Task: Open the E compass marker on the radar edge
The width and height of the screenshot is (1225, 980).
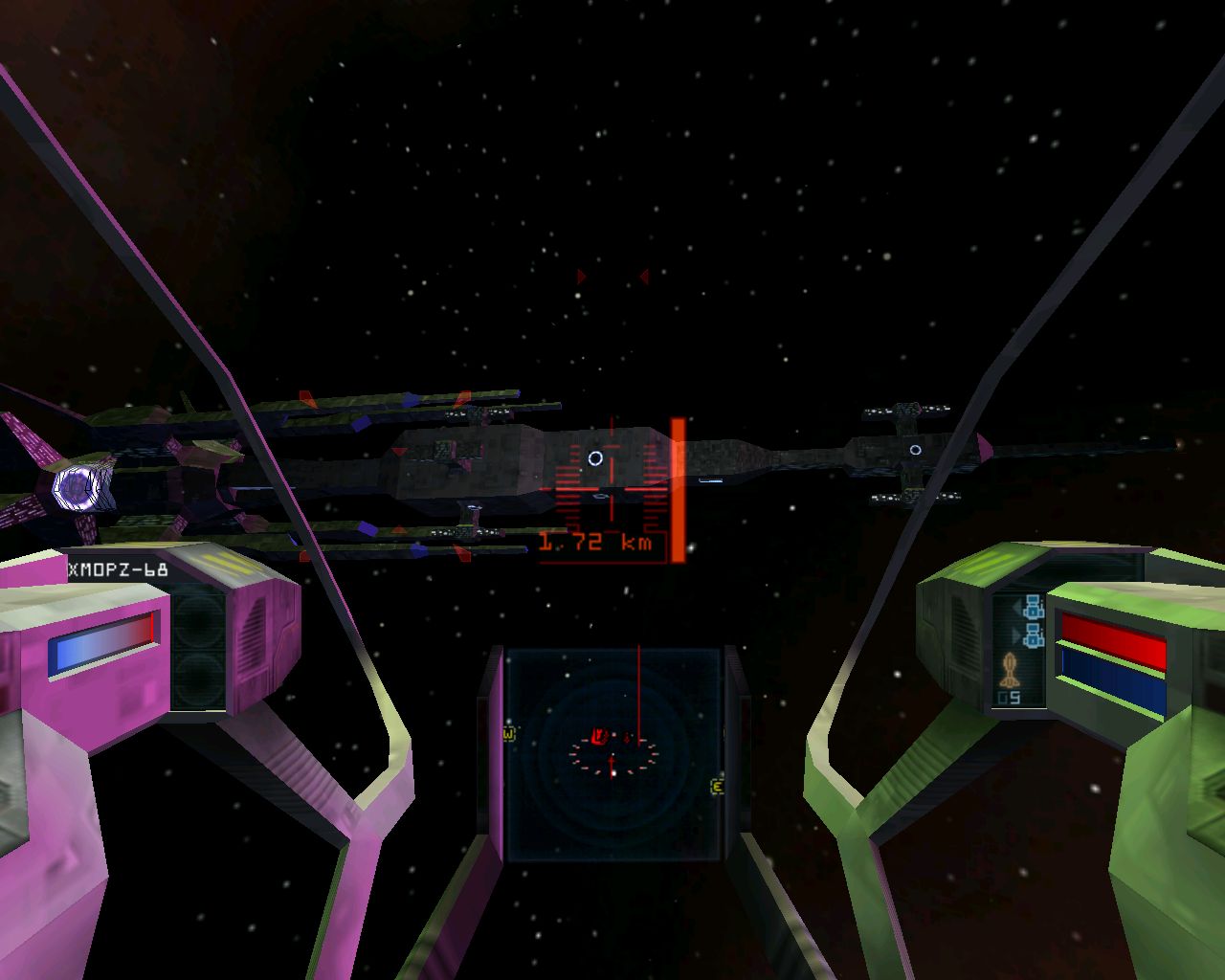Action: [717, 787]
